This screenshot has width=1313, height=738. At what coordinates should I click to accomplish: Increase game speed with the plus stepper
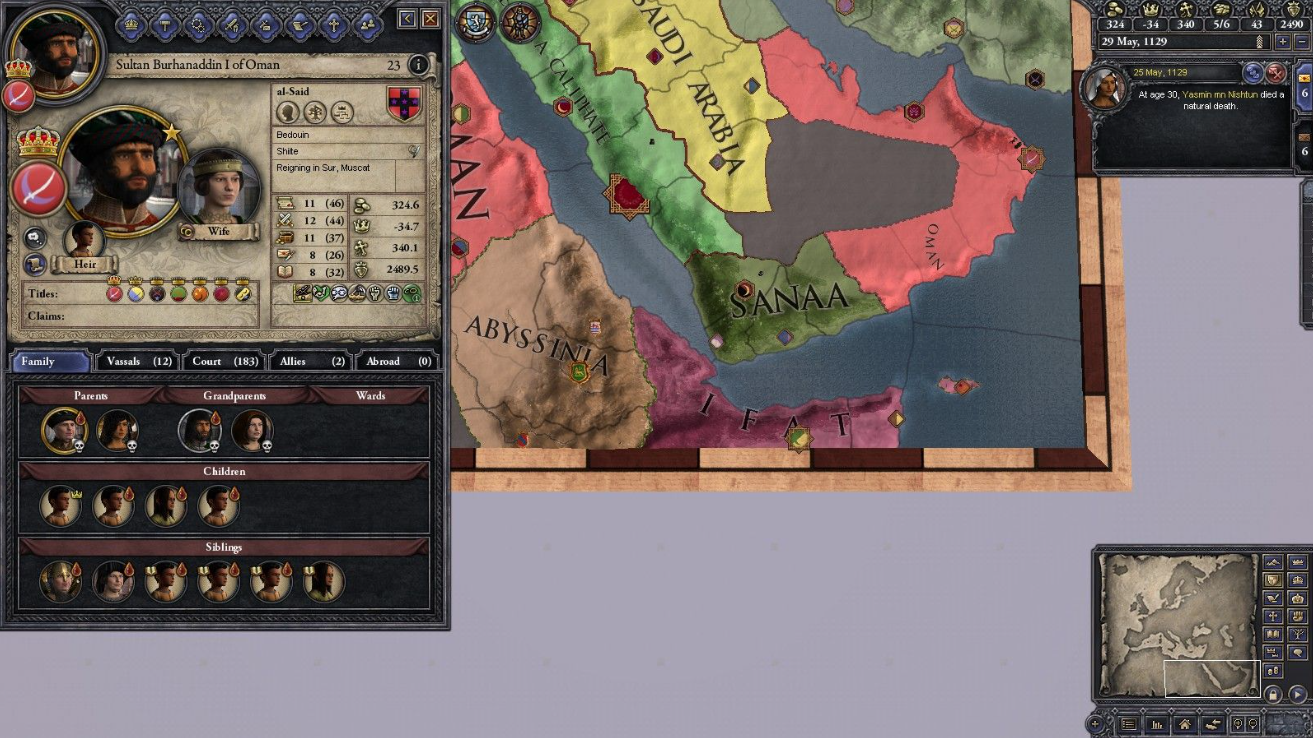click(x=1283, y=41)
